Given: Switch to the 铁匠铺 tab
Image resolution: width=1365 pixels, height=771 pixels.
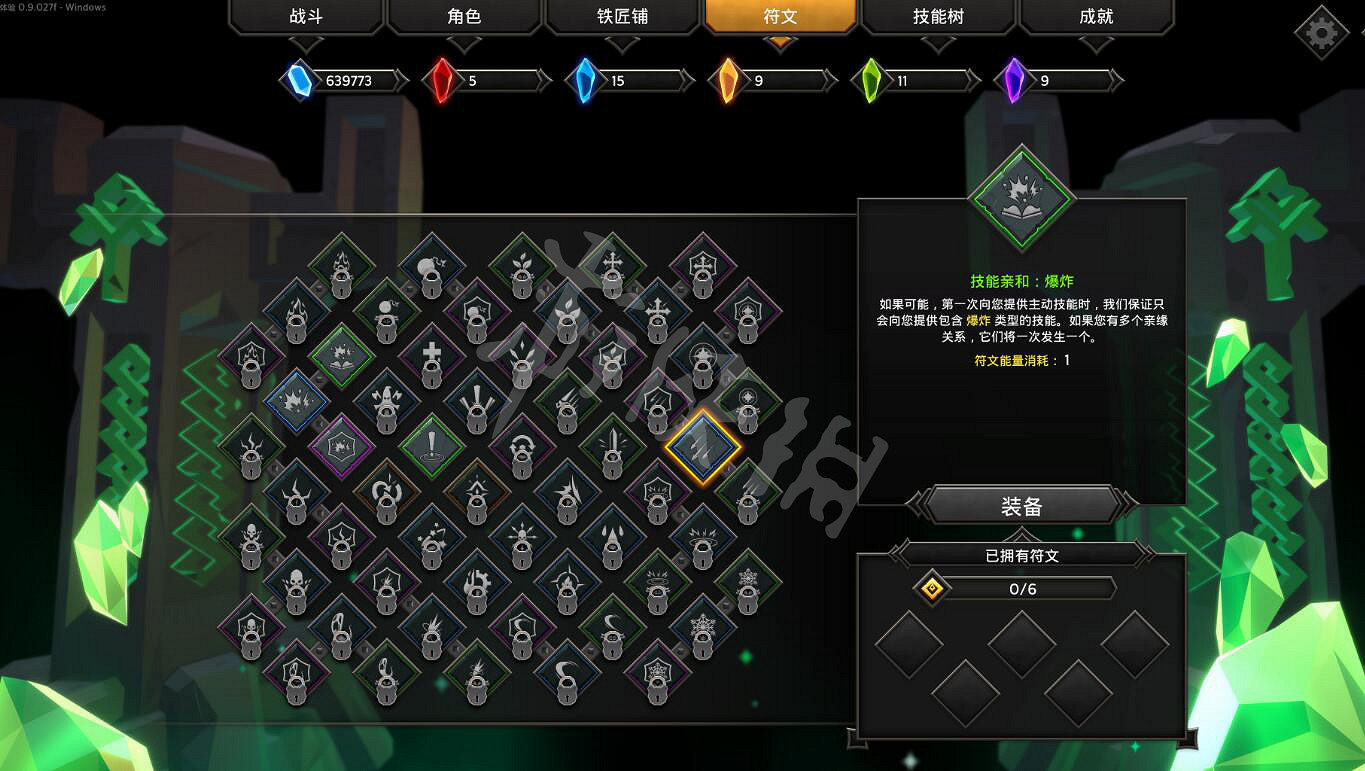Looking at the screenshot, I should tap(622, 17).
